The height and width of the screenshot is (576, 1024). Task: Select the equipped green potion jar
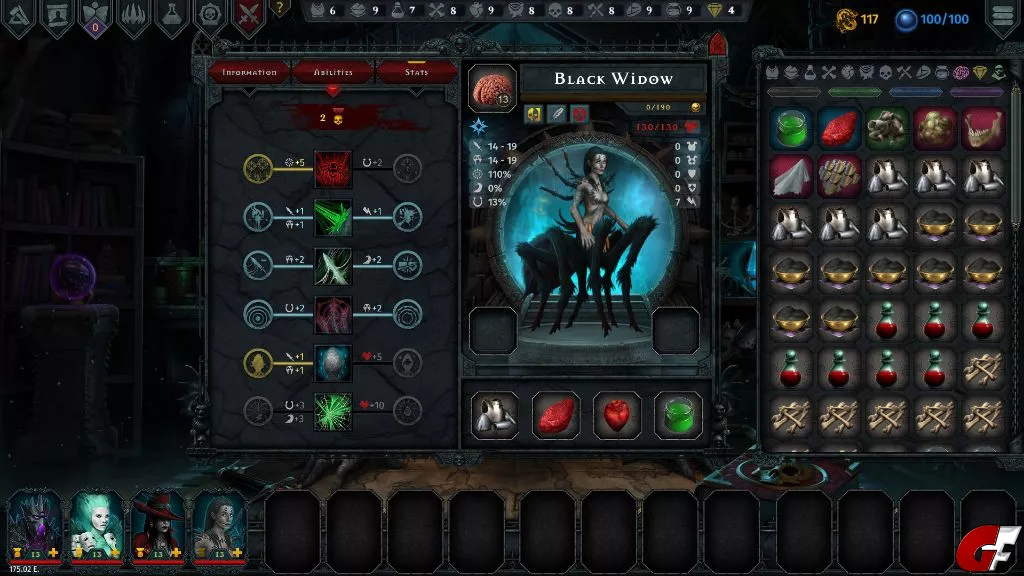pos(677,415)
